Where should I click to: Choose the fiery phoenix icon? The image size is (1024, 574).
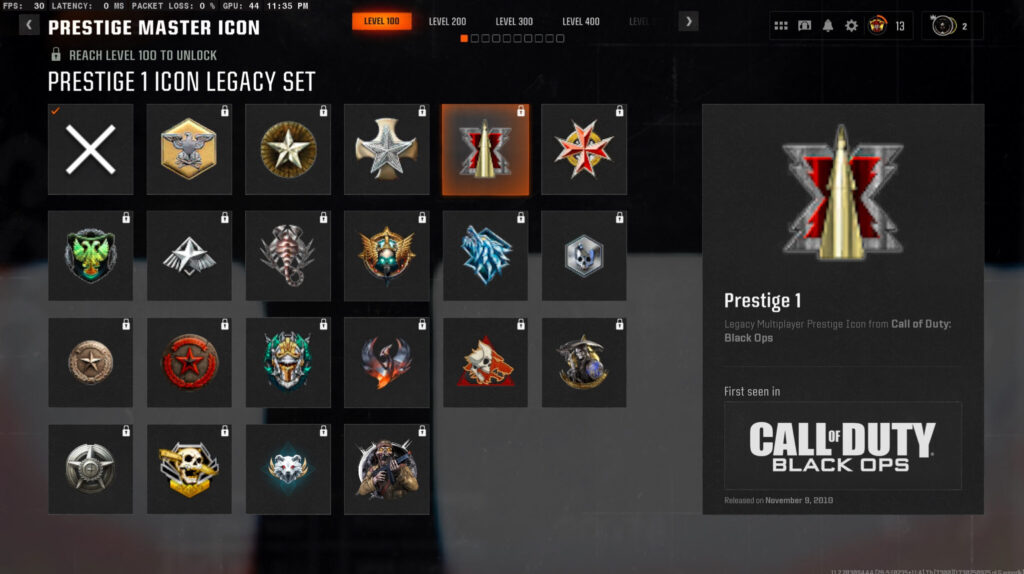386,362
